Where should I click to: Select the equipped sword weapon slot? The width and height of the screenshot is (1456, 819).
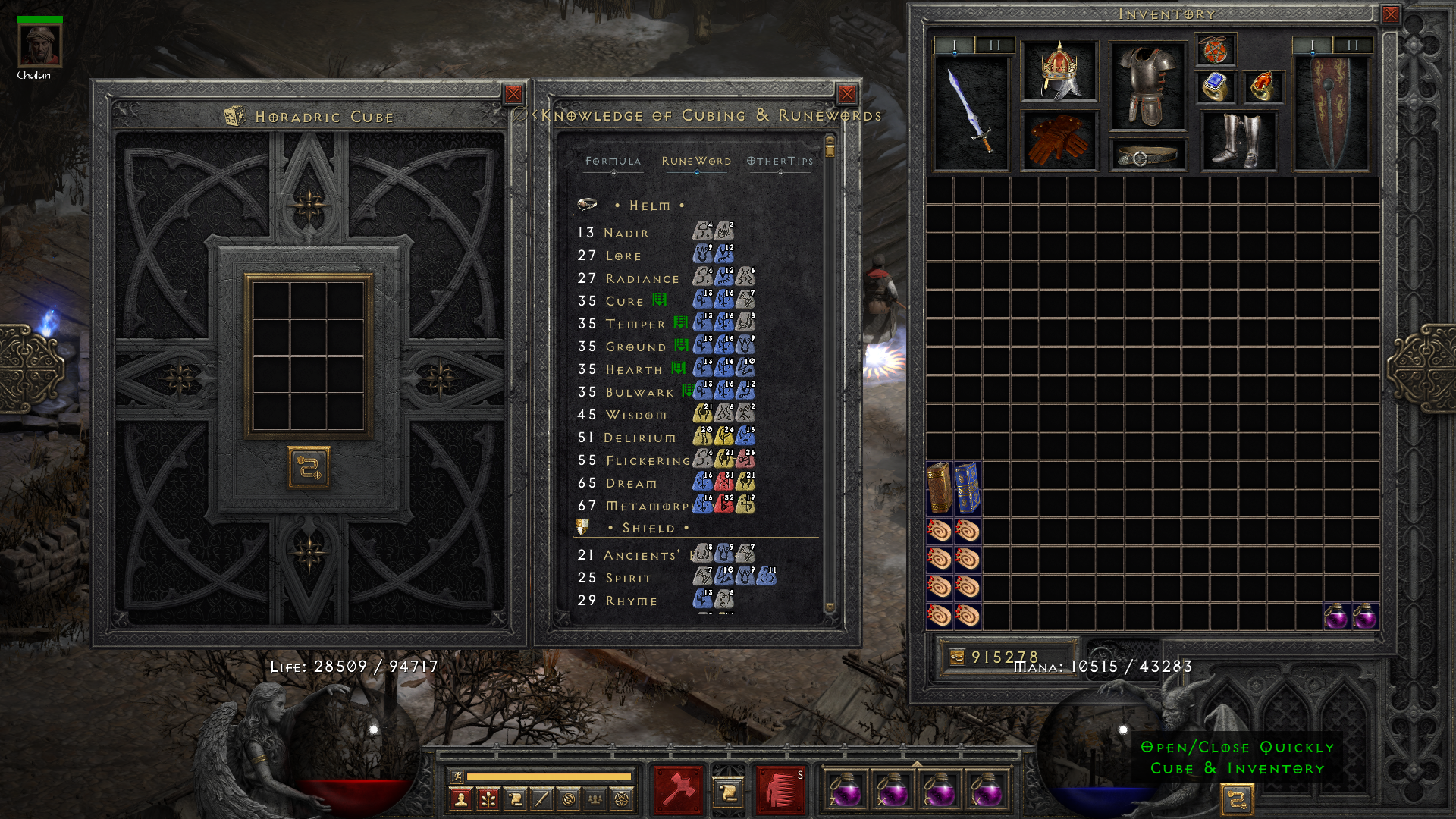click(971, 114)
